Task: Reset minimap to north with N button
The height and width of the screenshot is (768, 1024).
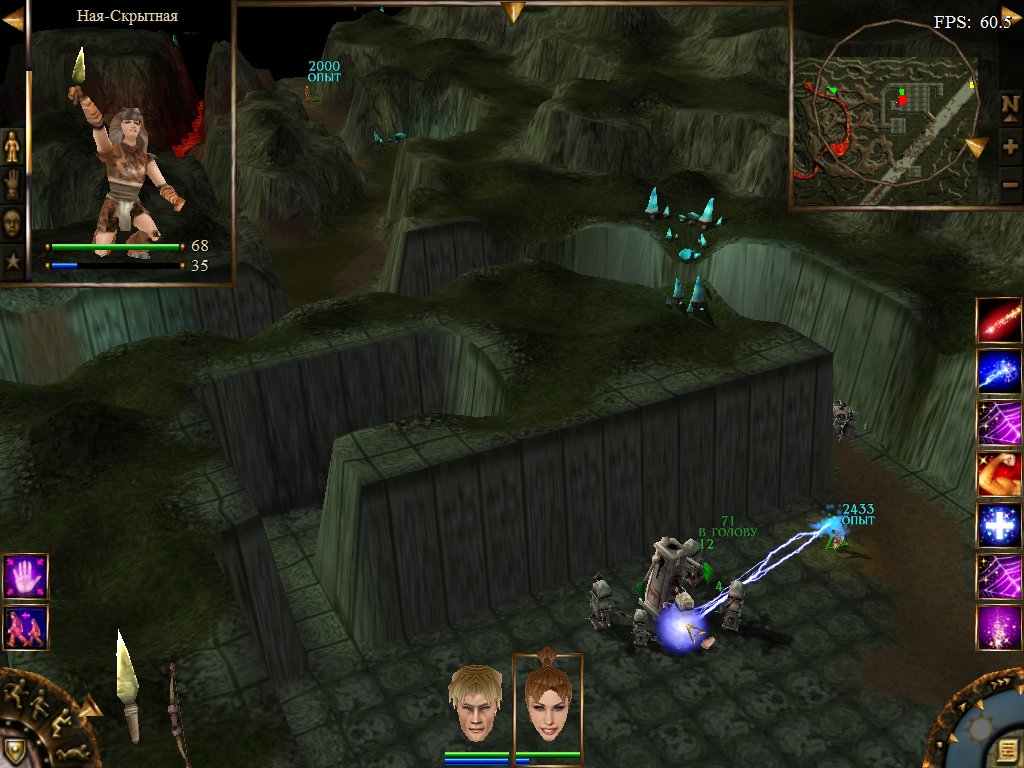Action: click(x=1009, y=104)
